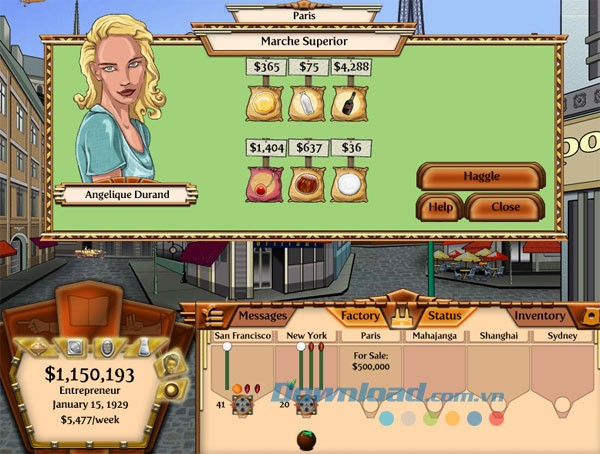Buy the $365 butter ingredient sack
This screenshot has width=600, height=454.
[x=265, y=103]
